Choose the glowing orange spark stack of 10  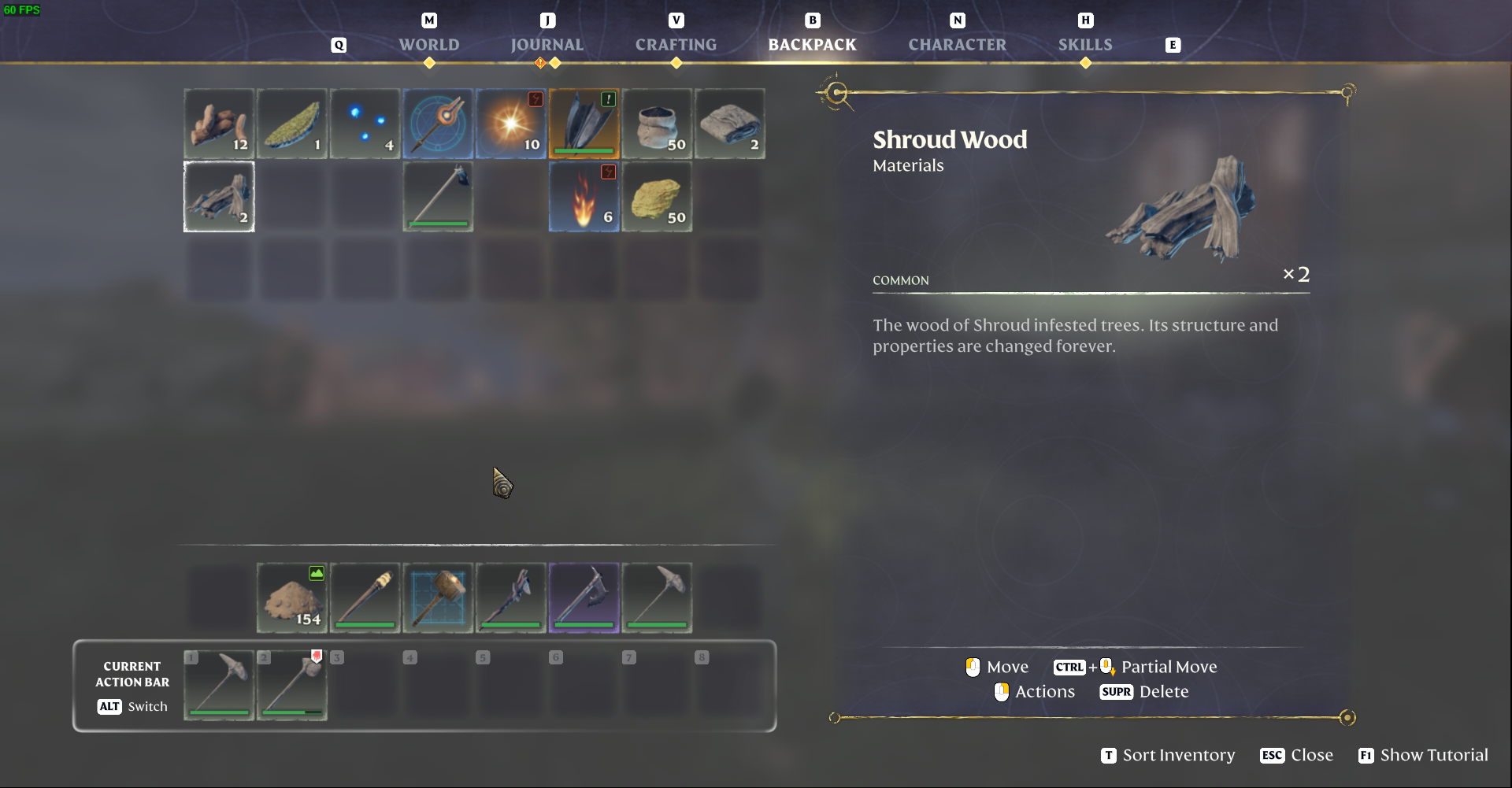pos(511,124)
